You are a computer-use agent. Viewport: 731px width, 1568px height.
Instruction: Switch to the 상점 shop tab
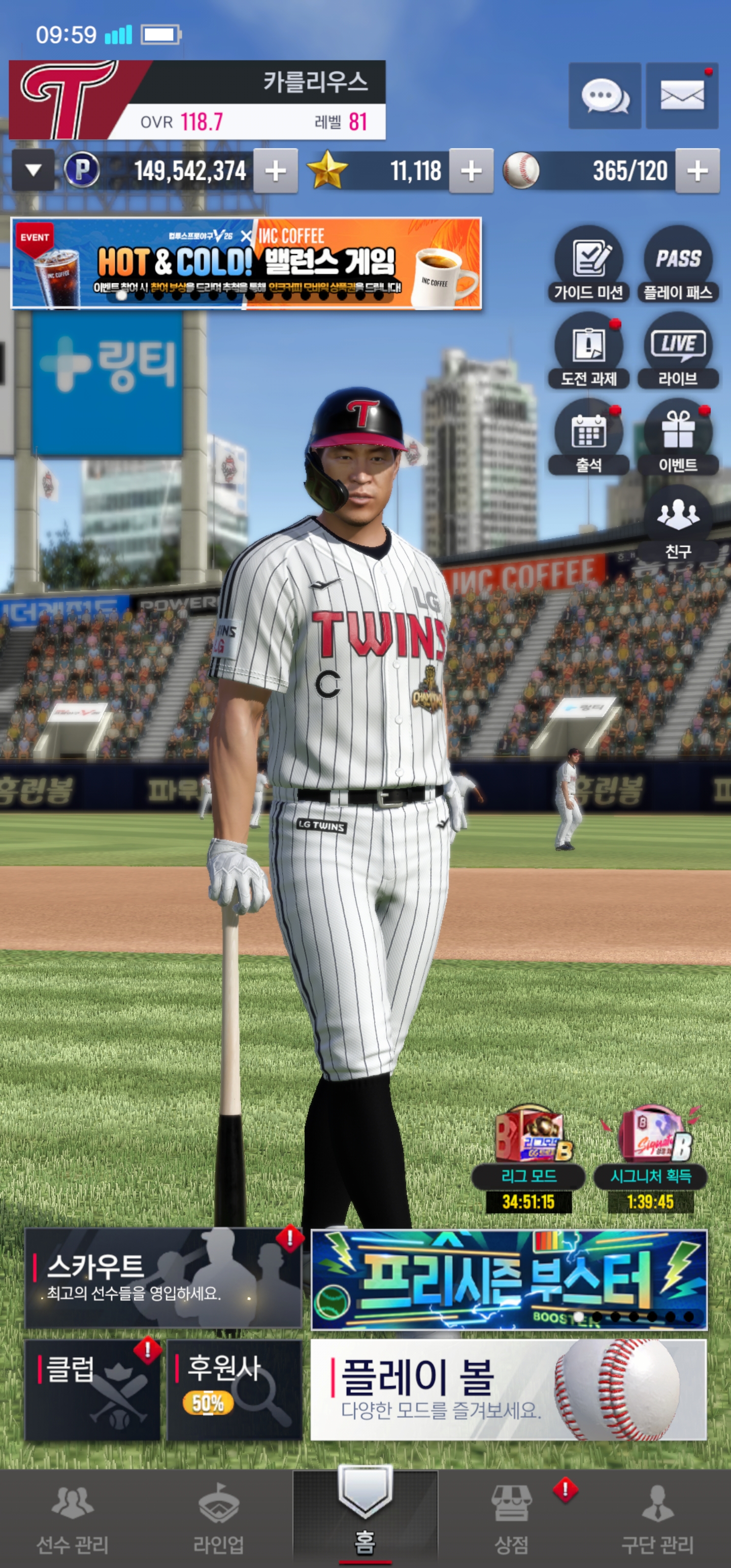tap(511, 1518)
